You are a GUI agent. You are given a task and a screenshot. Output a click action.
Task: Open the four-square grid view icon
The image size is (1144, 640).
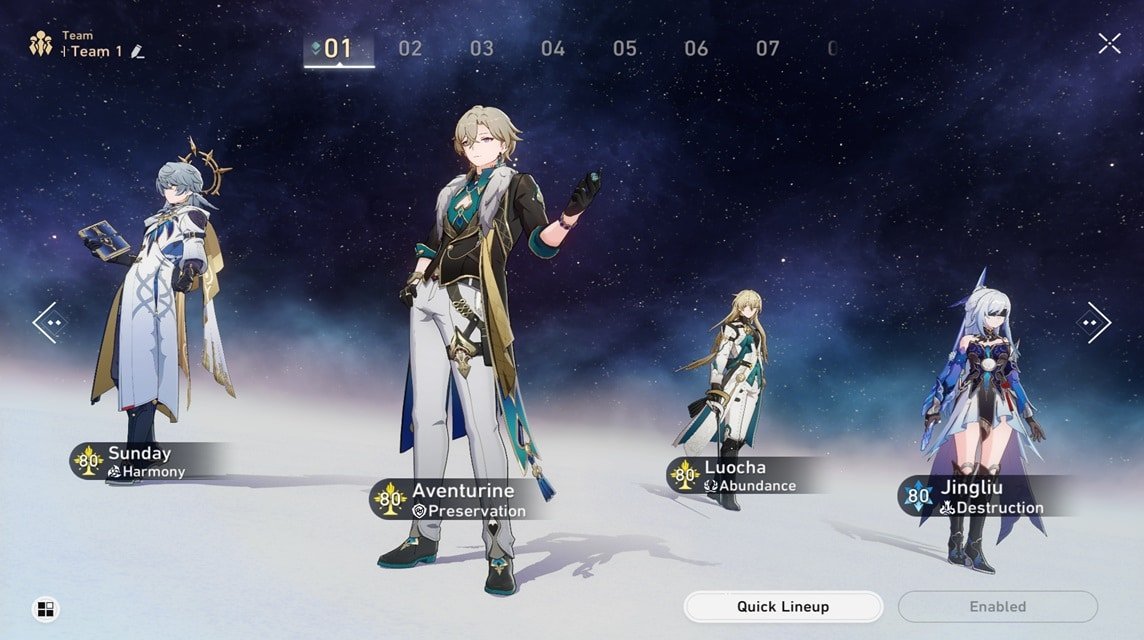coord(45,609)
